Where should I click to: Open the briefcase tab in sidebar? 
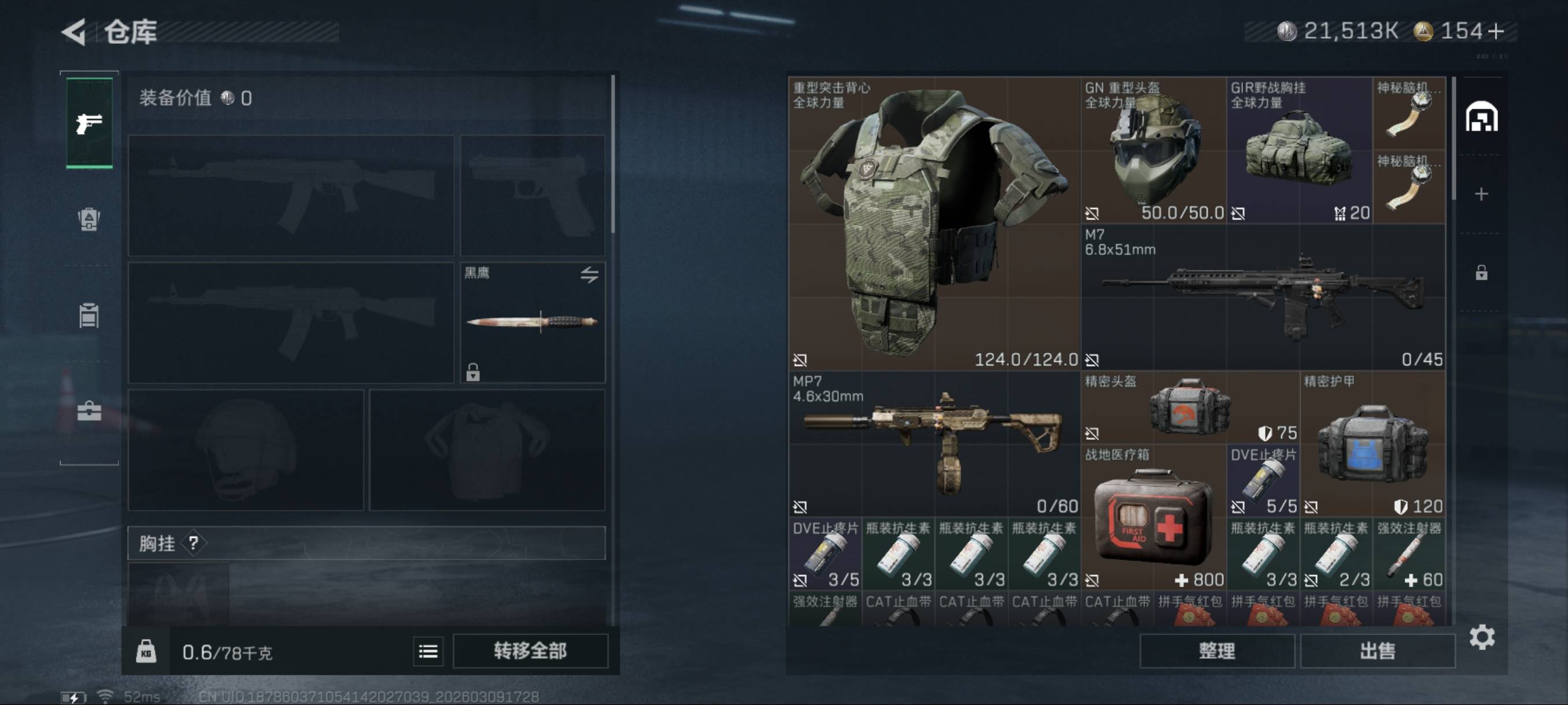point(89,411)
